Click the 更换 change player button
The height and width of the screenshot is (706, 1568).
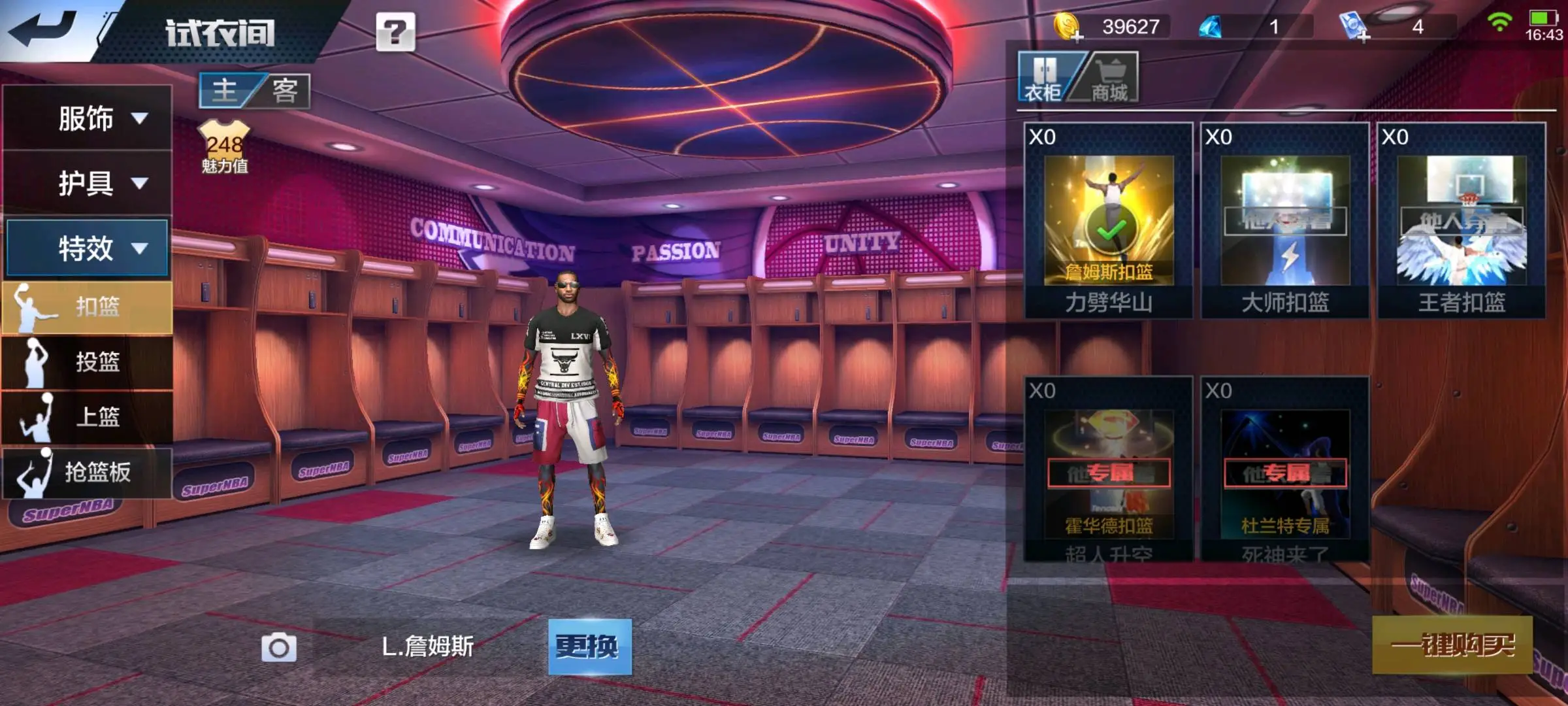589,647
